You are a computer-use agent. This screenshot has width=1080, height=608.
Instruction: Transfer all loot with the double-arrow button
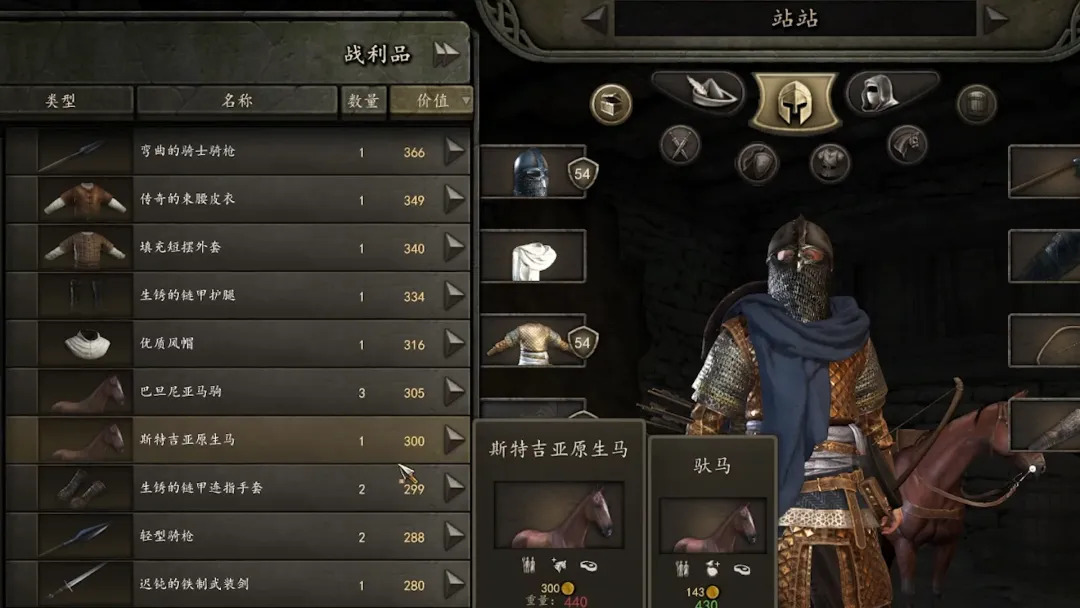tap(447, 55)
